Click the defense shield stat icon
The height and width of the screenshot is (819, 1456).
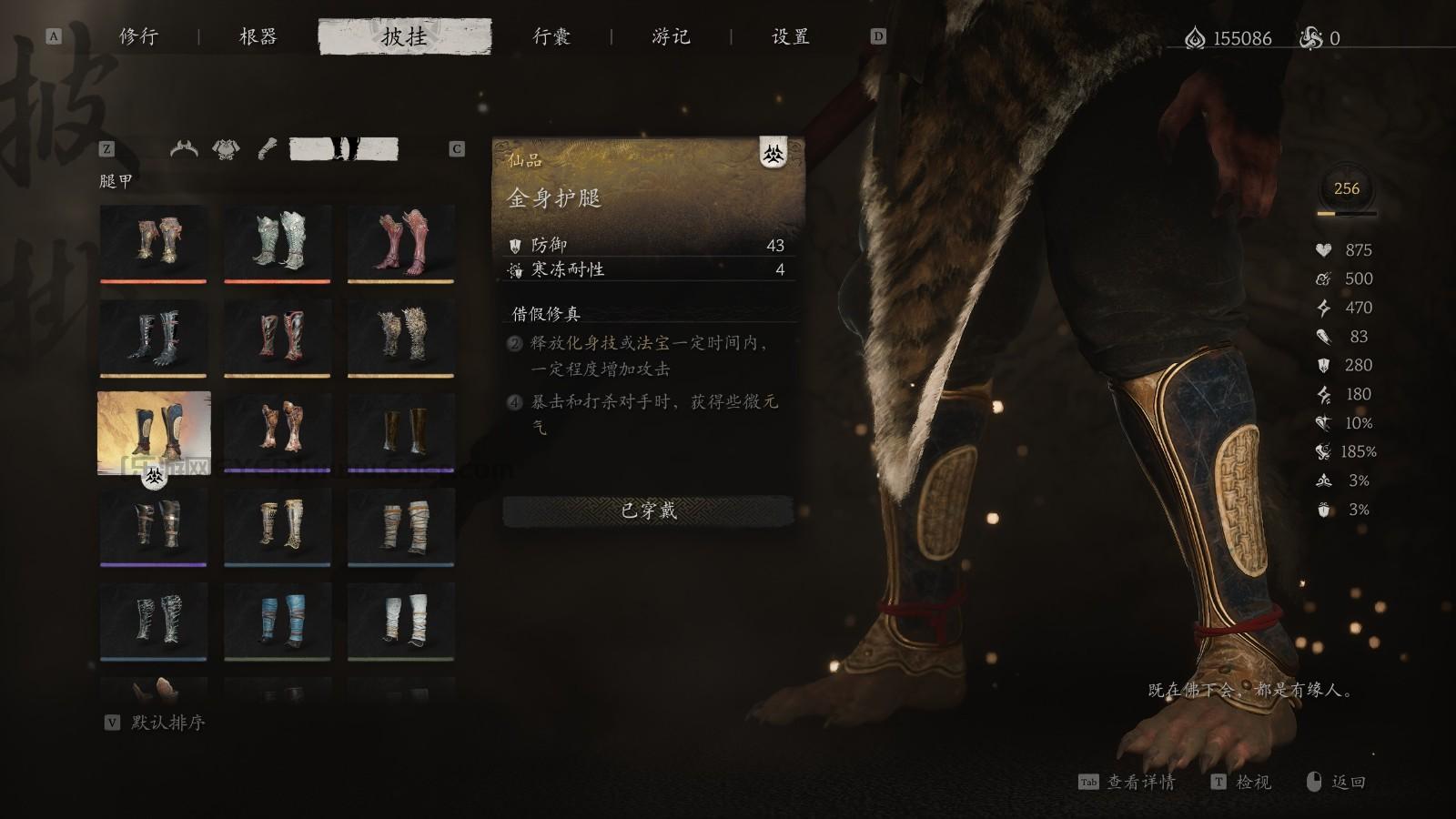(x=1326, y=367)
